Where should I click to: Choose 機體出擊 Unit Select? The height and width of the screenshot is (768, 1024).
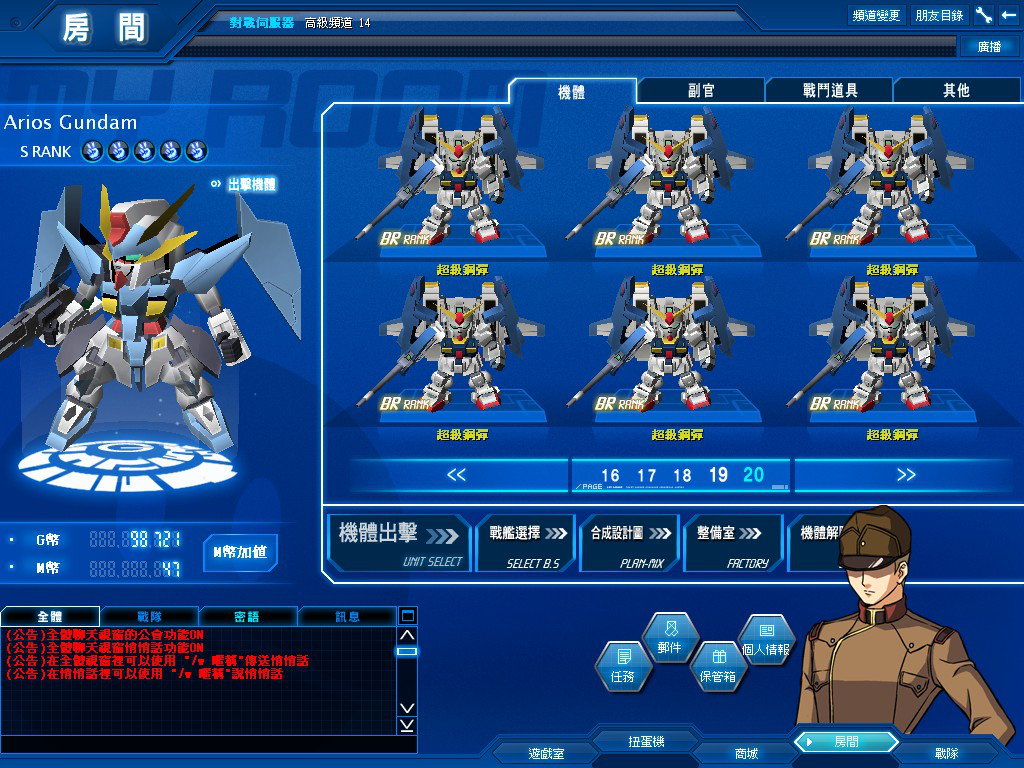coord(400,543)
